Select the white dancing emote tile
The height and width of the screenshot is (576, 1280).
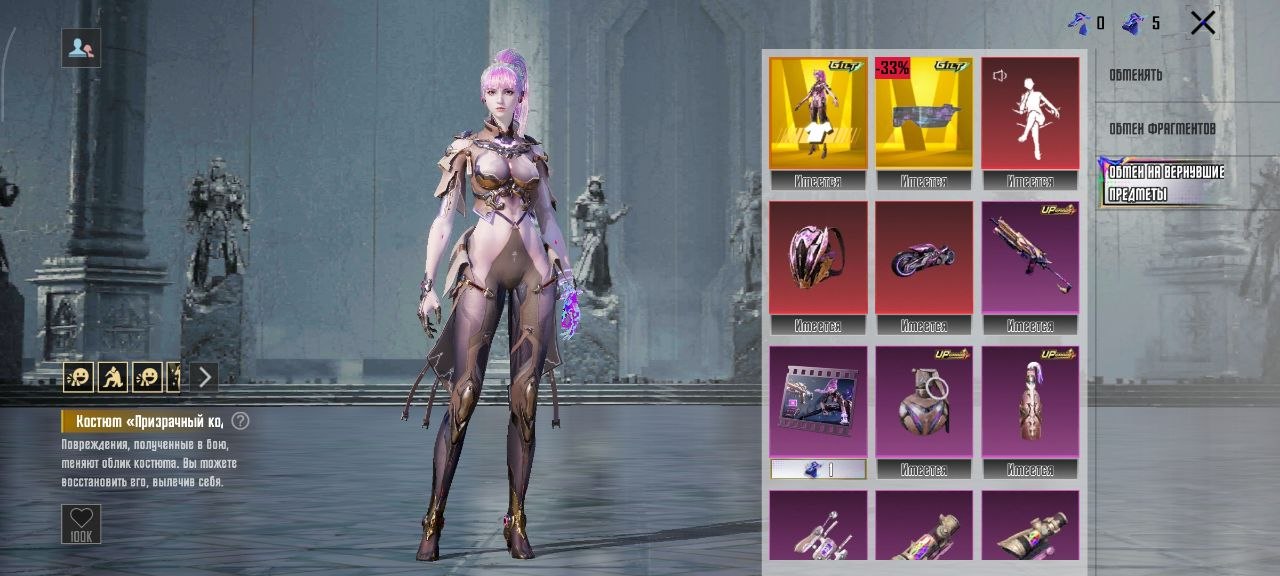coord(1030,113)
